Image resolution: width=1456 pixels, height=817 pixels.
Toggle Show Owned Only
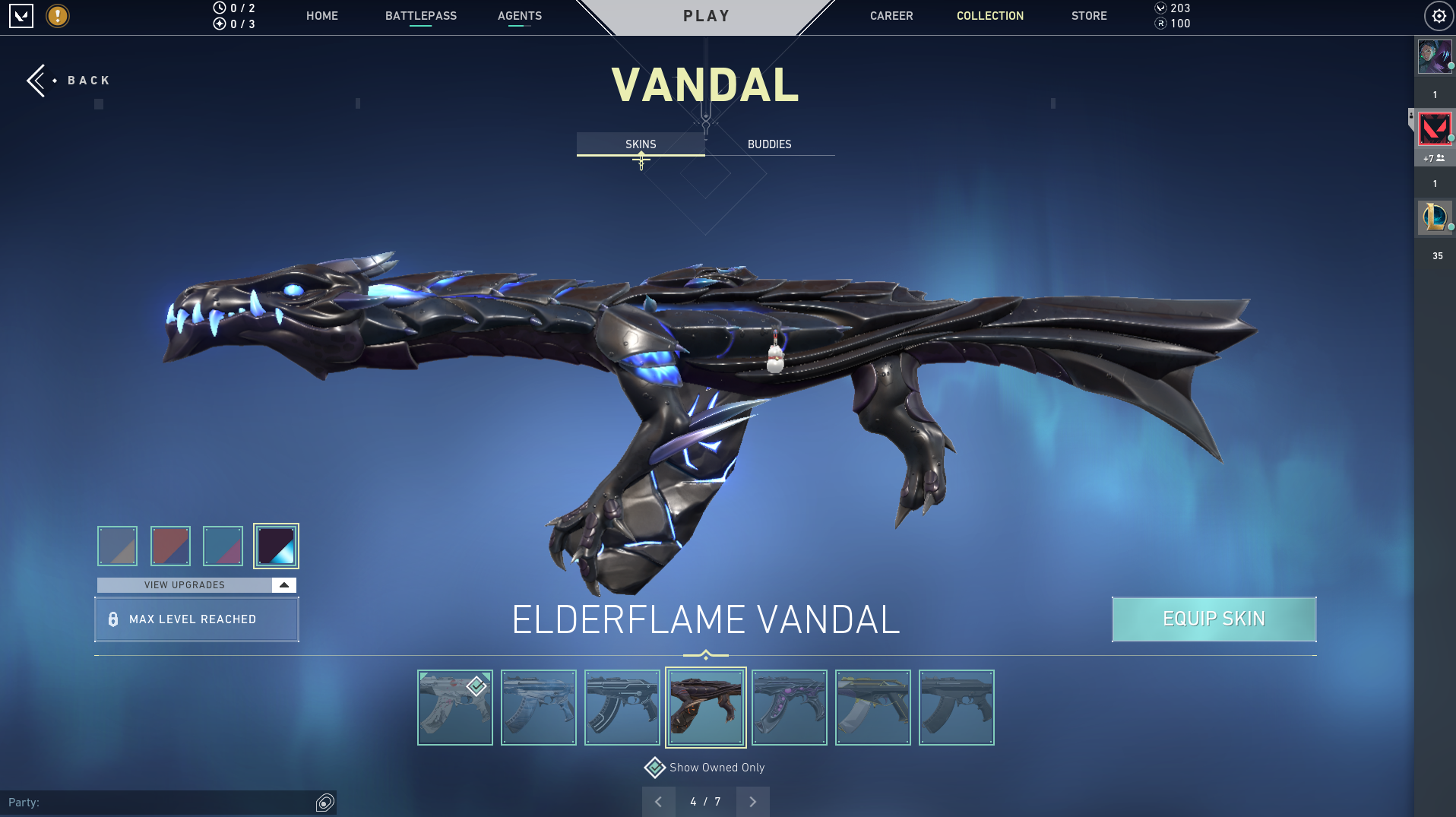point(655,768)
